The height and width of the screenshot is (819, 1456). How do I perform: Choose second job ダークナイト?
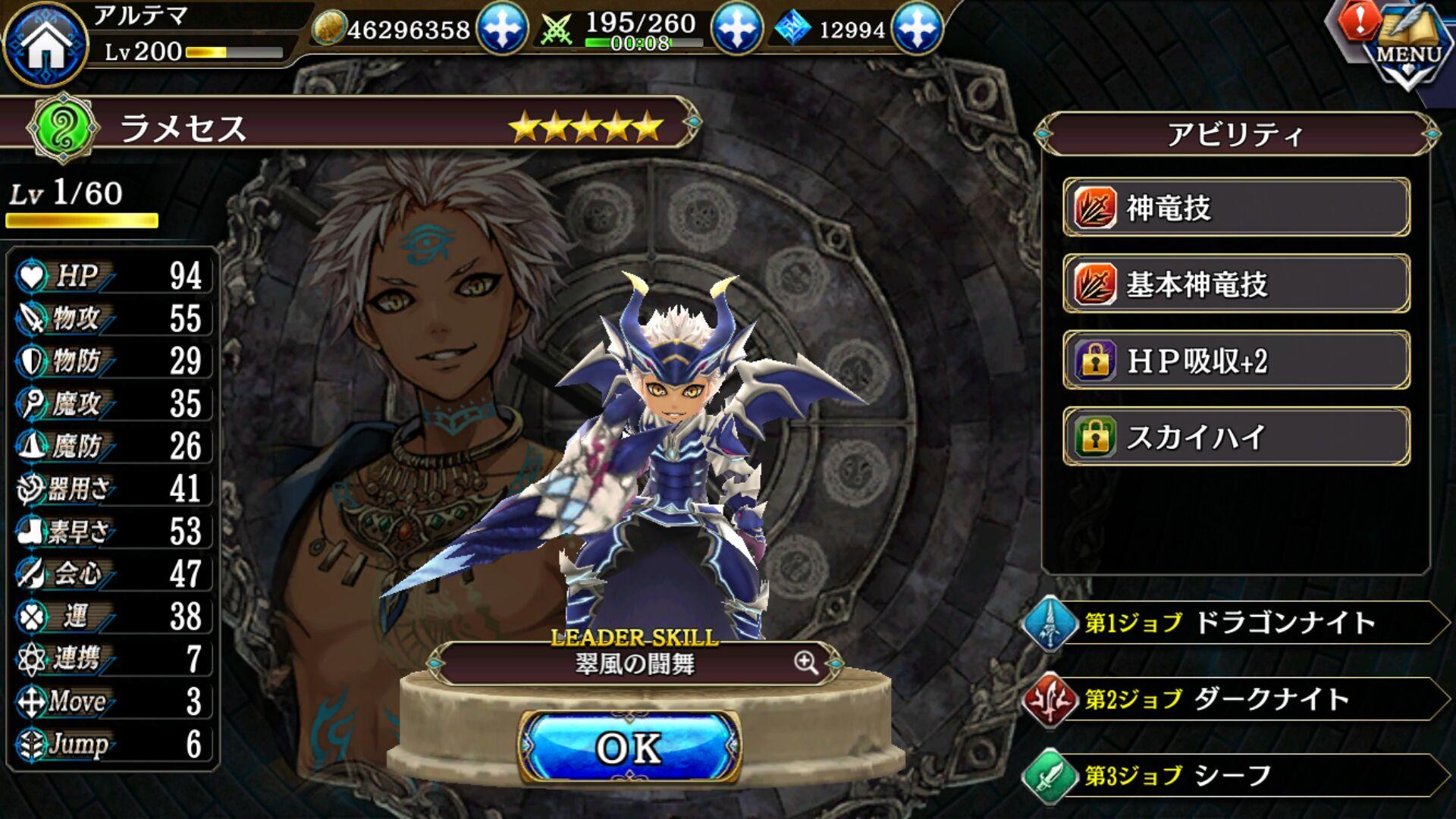point(1236,699)
